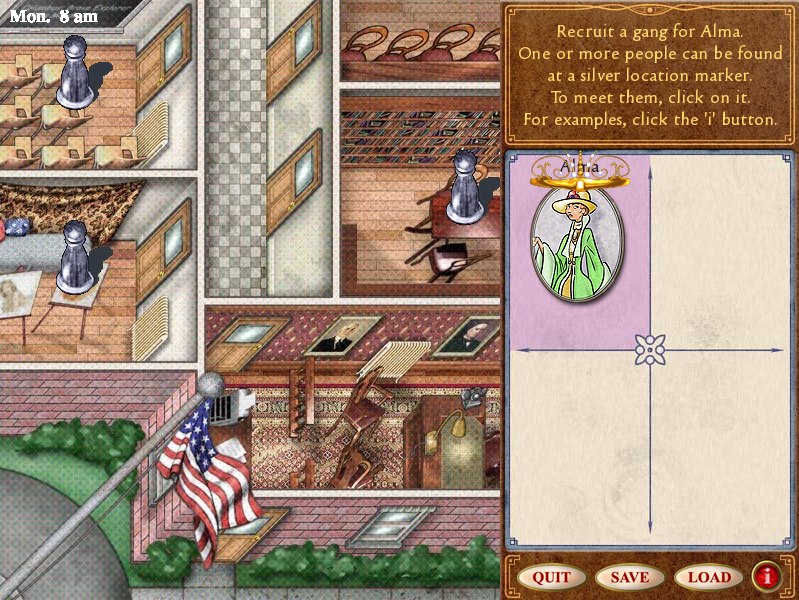Select Alma's portrait in the gang chart

[577, 239]
